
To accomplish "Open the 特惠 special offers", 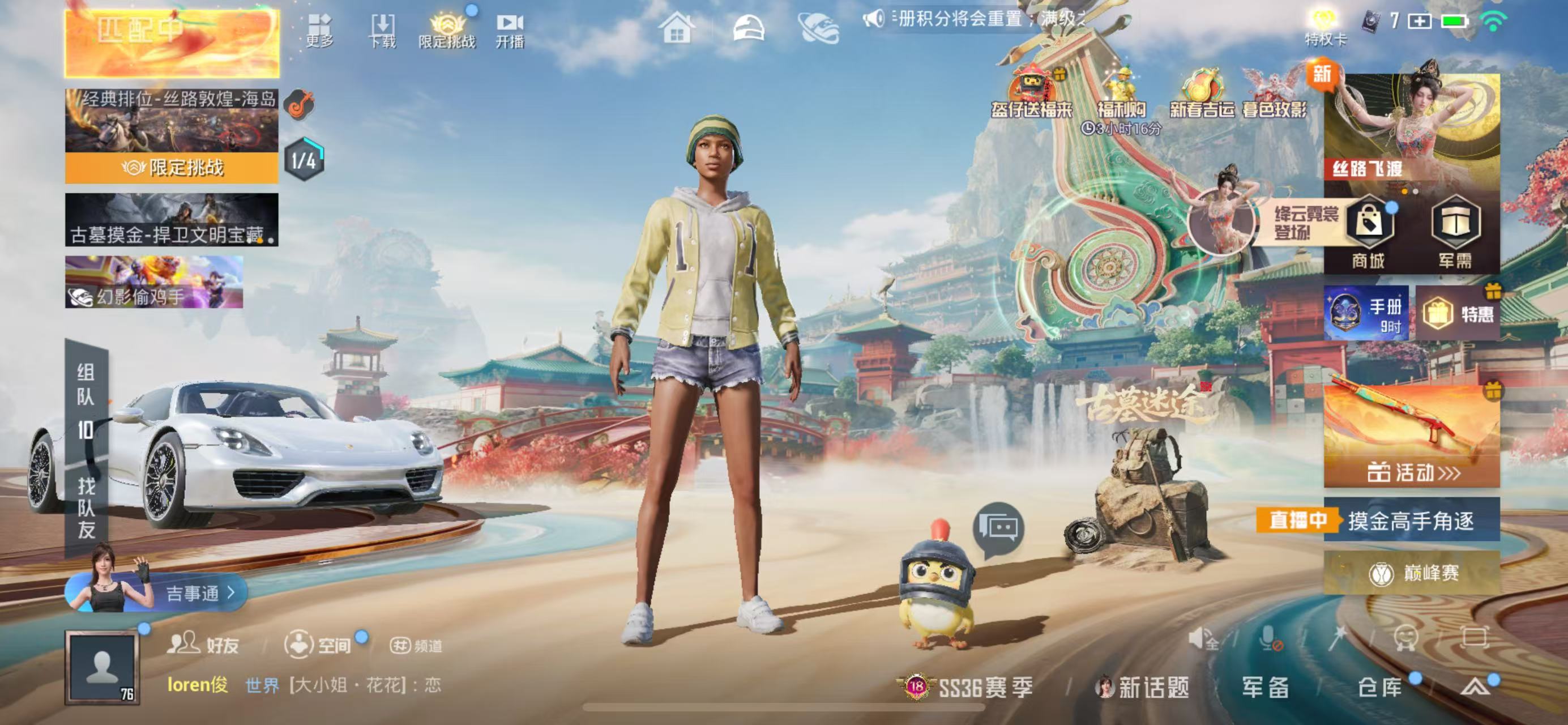I will pos(1458,313).
